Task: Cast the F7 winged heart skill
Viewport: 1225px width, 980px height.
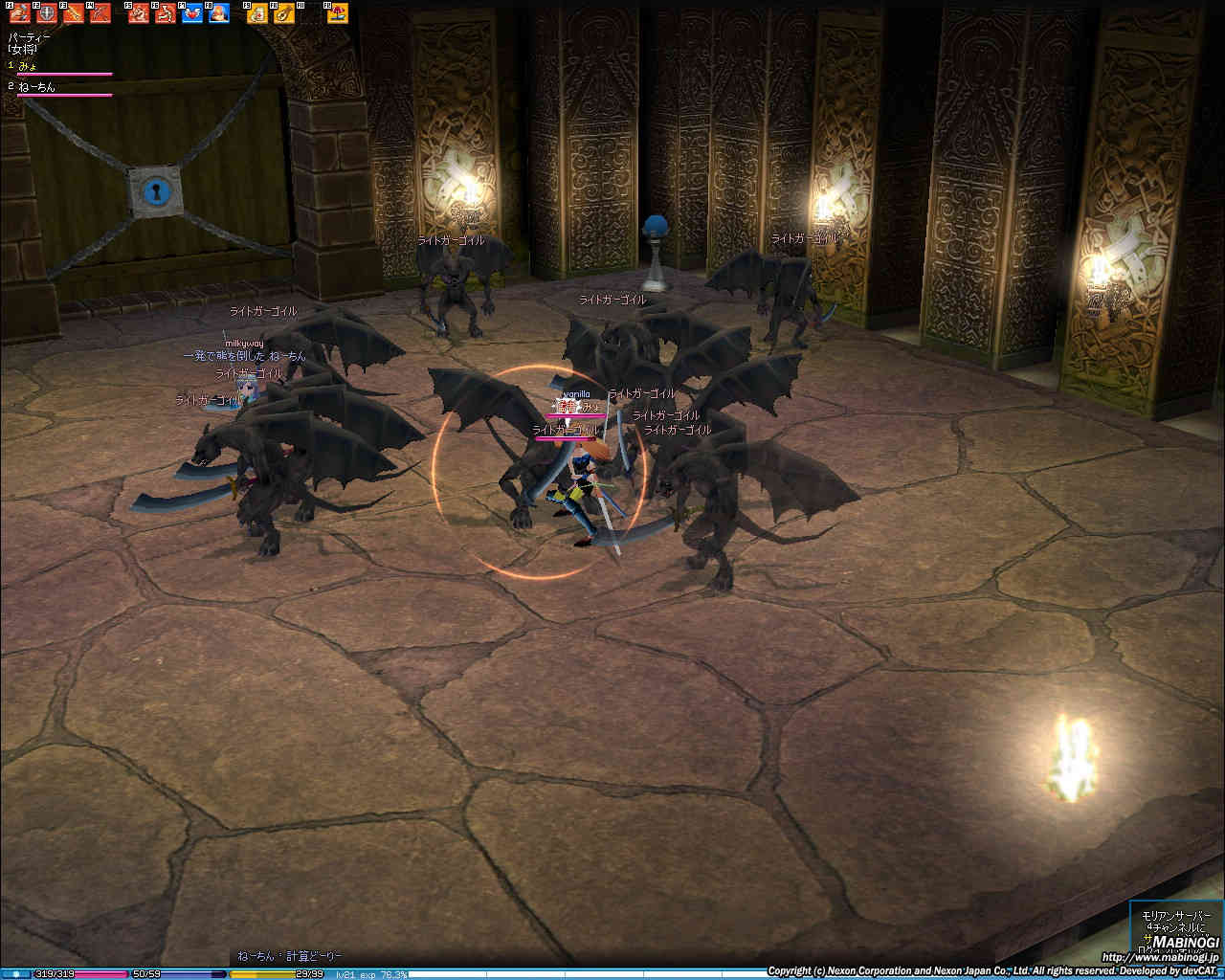Action: coord(192,13)
